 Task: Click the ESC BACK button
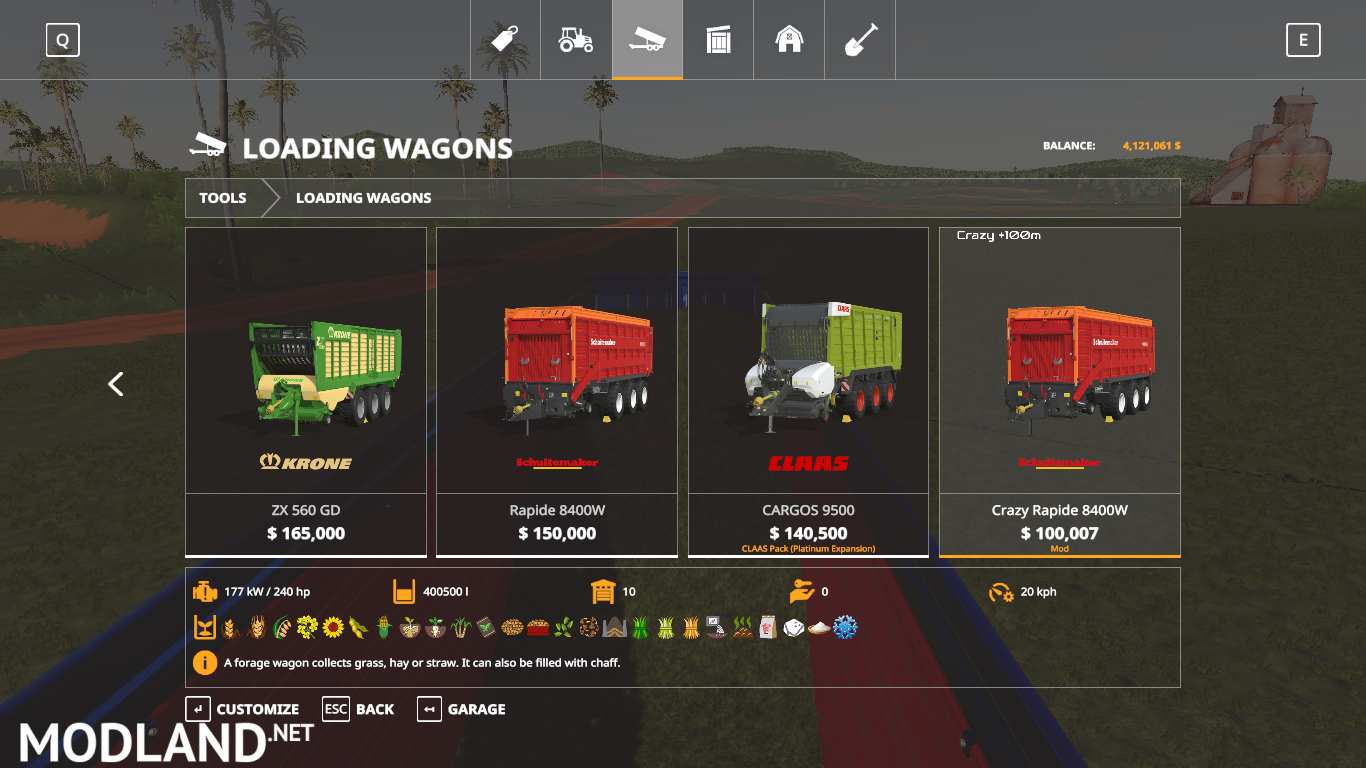(358, 709)
